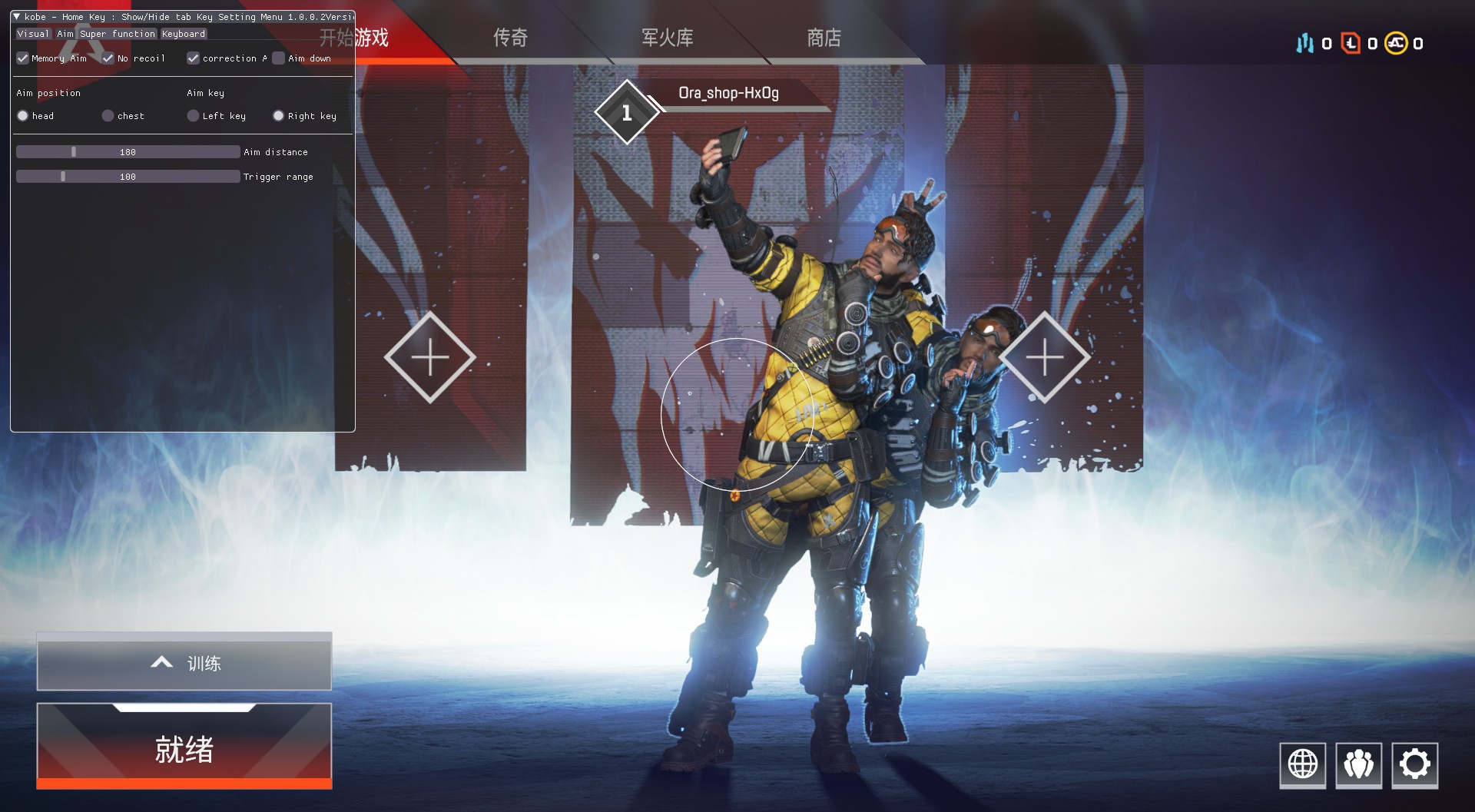Select the Ora_shop-HxOg player banner
The width and height of the screenshot is (1475, 812).
click(x=728, y=94)
